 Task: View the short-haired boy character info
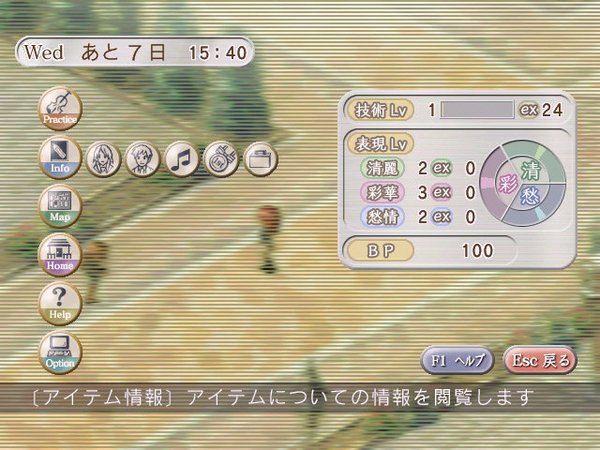142,158
